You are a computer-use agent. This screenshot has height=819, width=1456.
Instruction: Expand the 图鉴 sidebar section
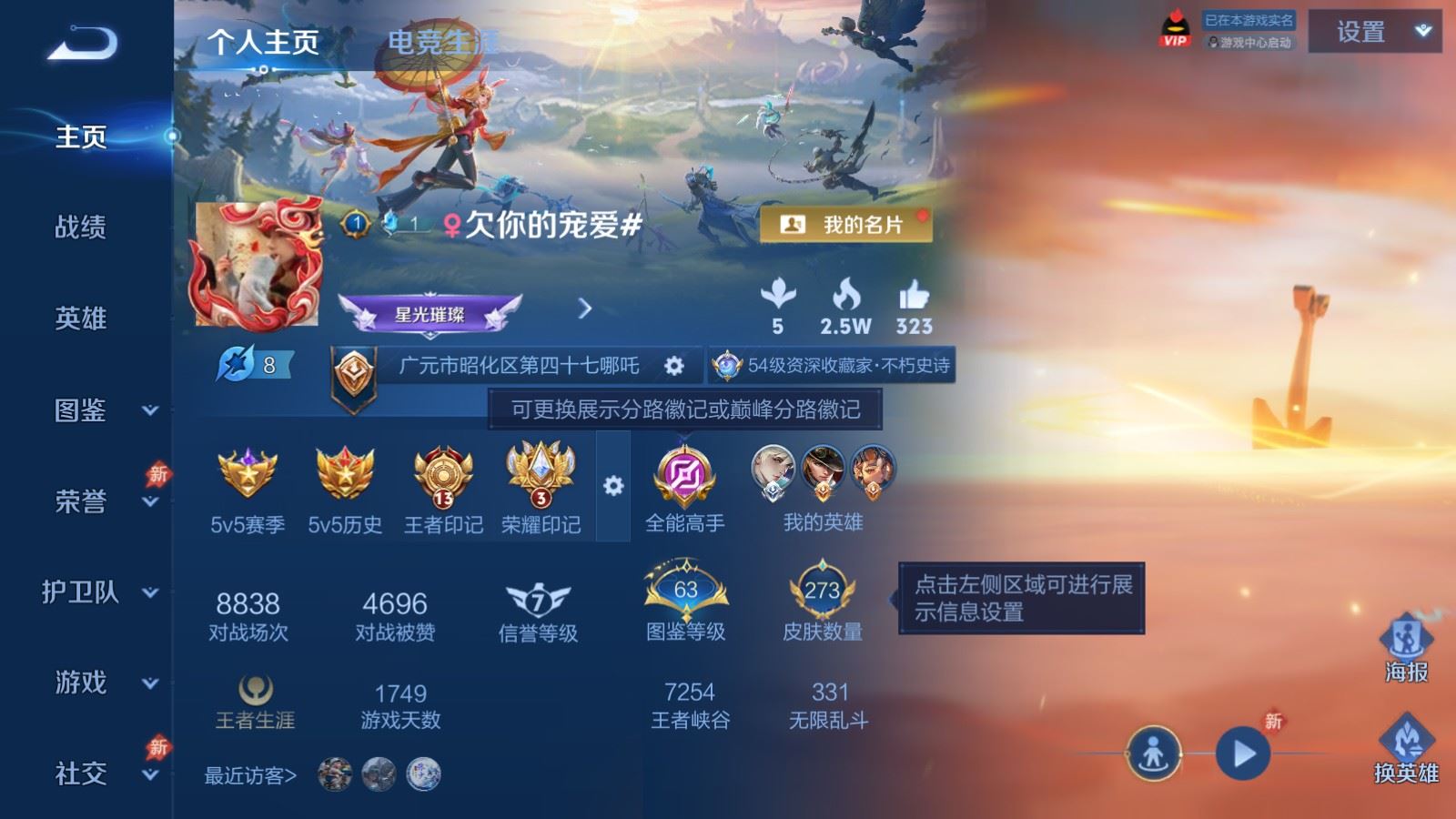point(81,411)
